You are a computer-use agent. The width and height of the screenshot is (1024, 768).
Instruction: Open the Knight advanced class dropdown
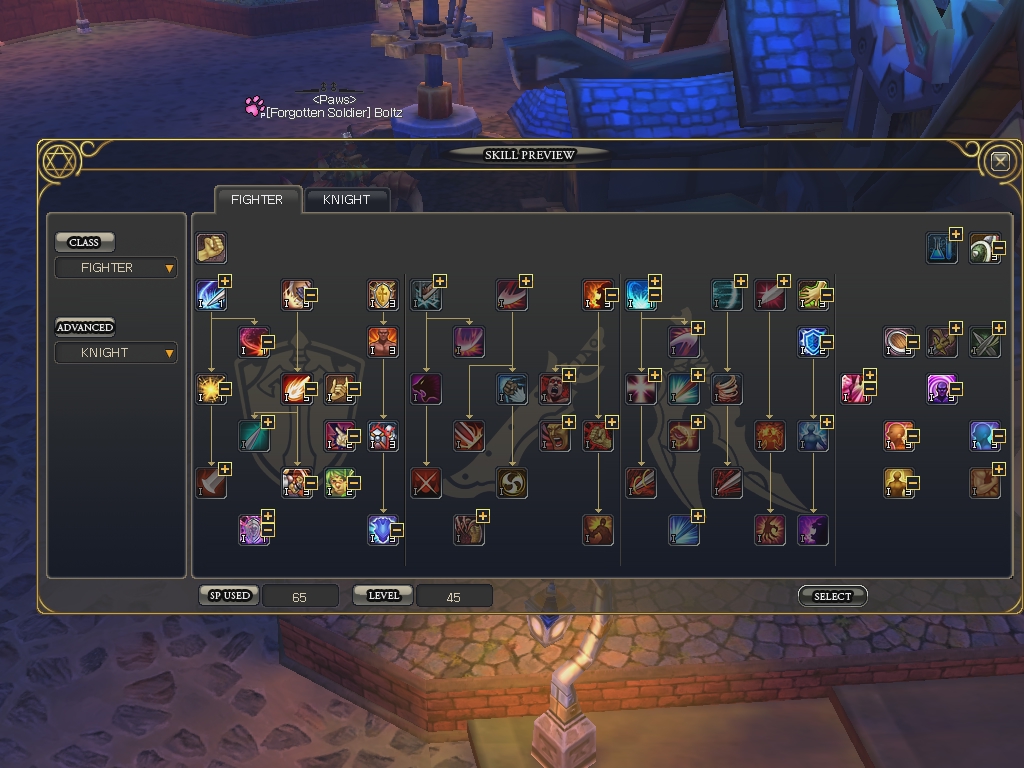pos(116,353)
